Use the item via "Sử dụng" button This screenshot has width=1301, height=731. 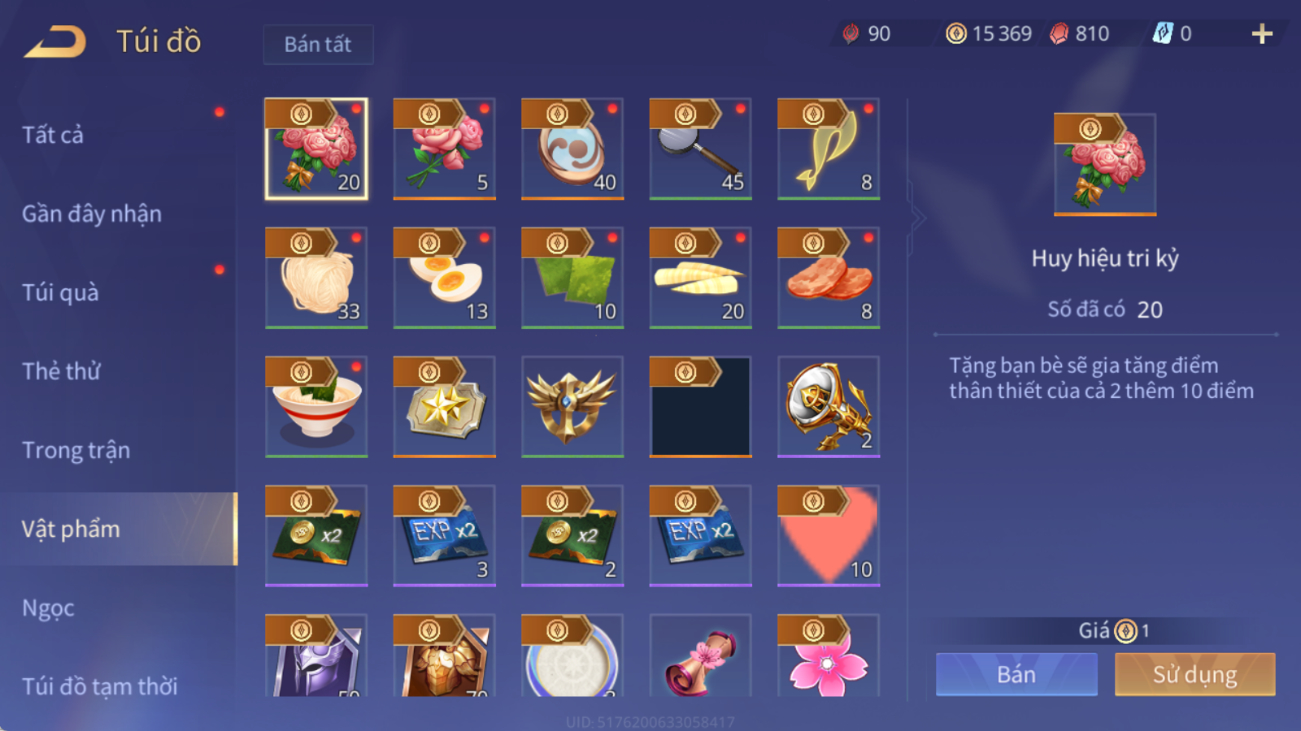(1194, 675)
